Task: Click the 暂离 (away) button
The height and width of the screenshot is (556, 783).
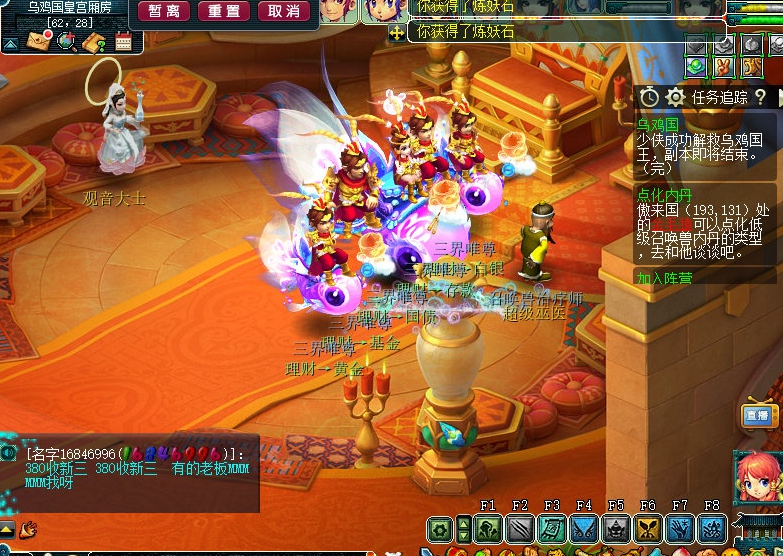Action: 163,11
